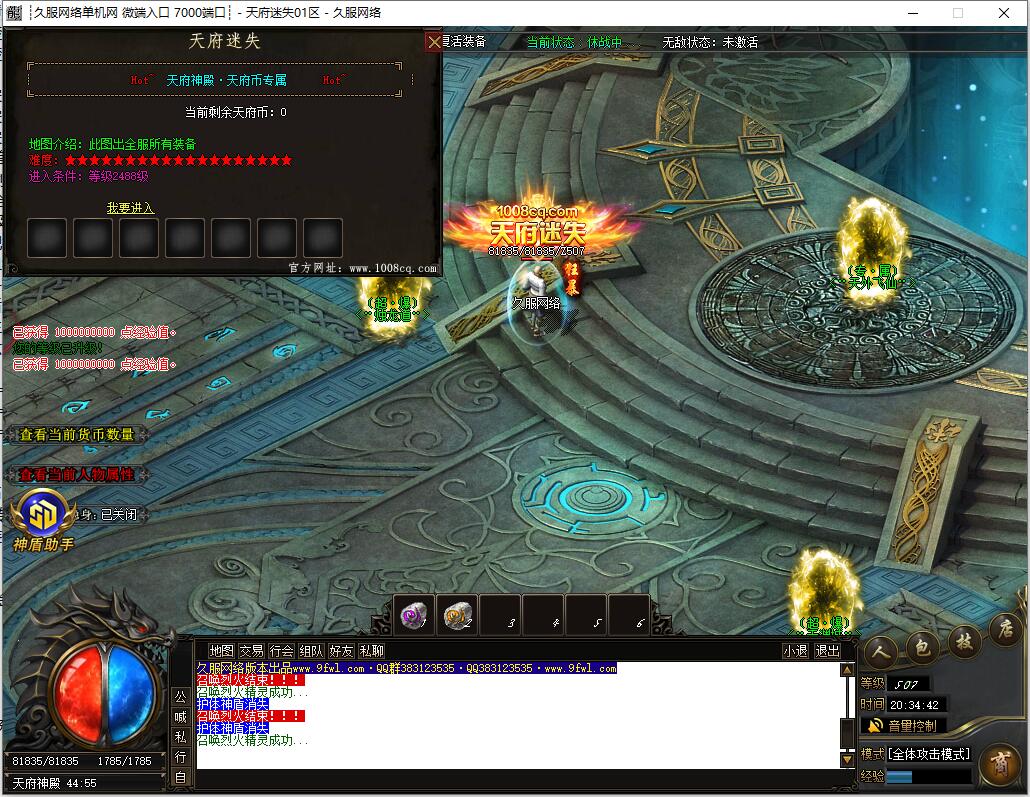The width and height of the screenshot is (1030, 797).
Task: Open the 交易 trade button
Action: 251,651
